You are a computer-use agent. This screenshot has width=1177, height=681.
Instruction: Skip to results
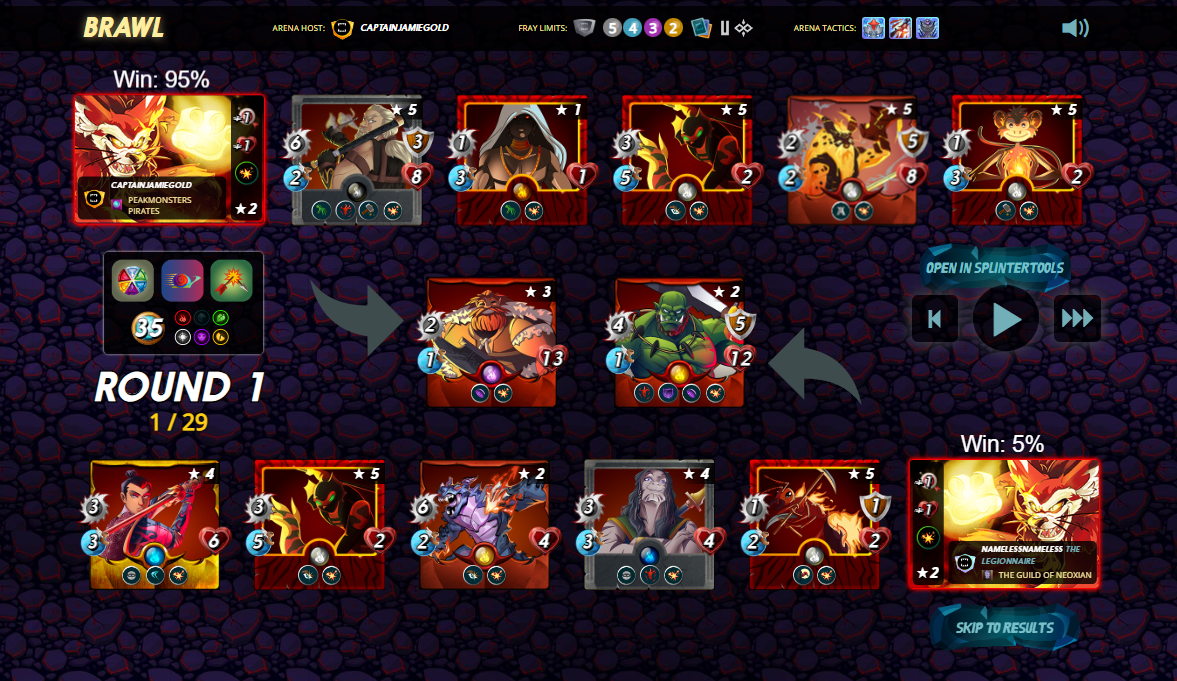tap(1004, 628)
